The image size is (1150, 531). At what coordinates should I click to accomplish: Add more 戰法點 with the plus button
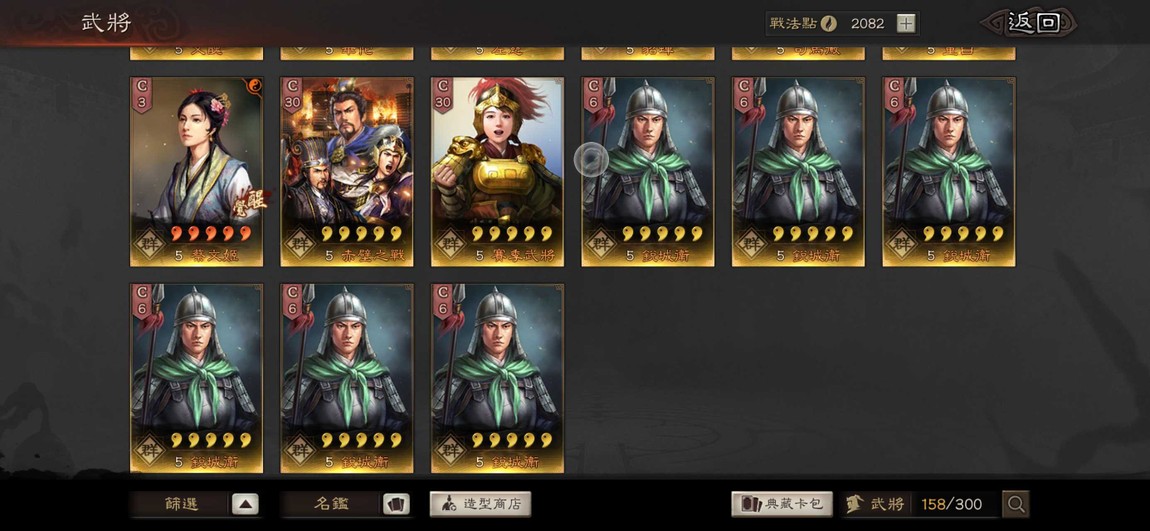pyautogui.click(x=905, y=23)
